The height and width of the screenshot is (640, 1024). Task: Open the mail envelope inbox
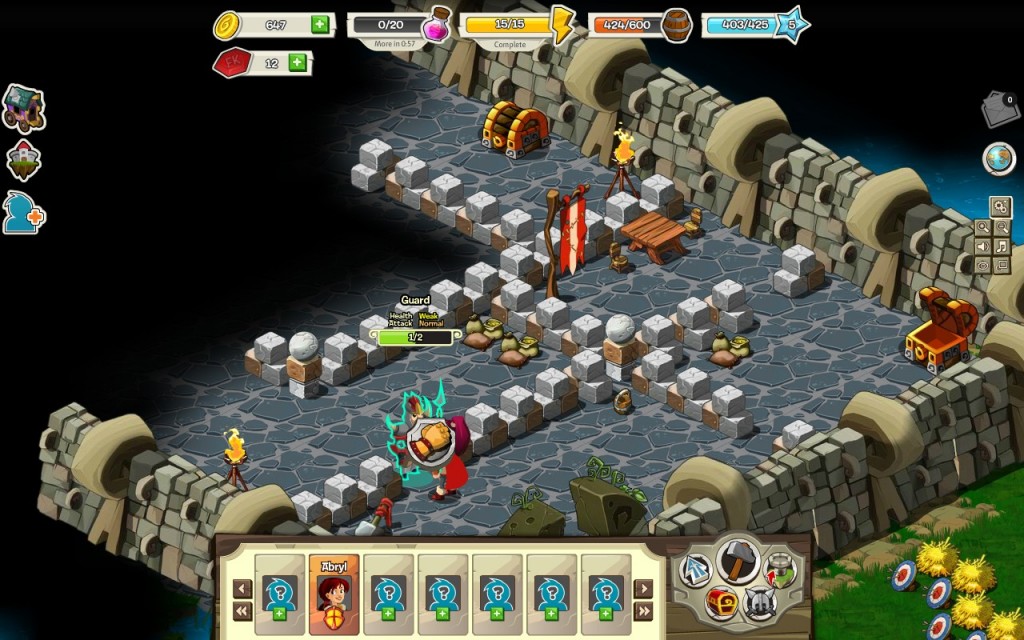999,110
